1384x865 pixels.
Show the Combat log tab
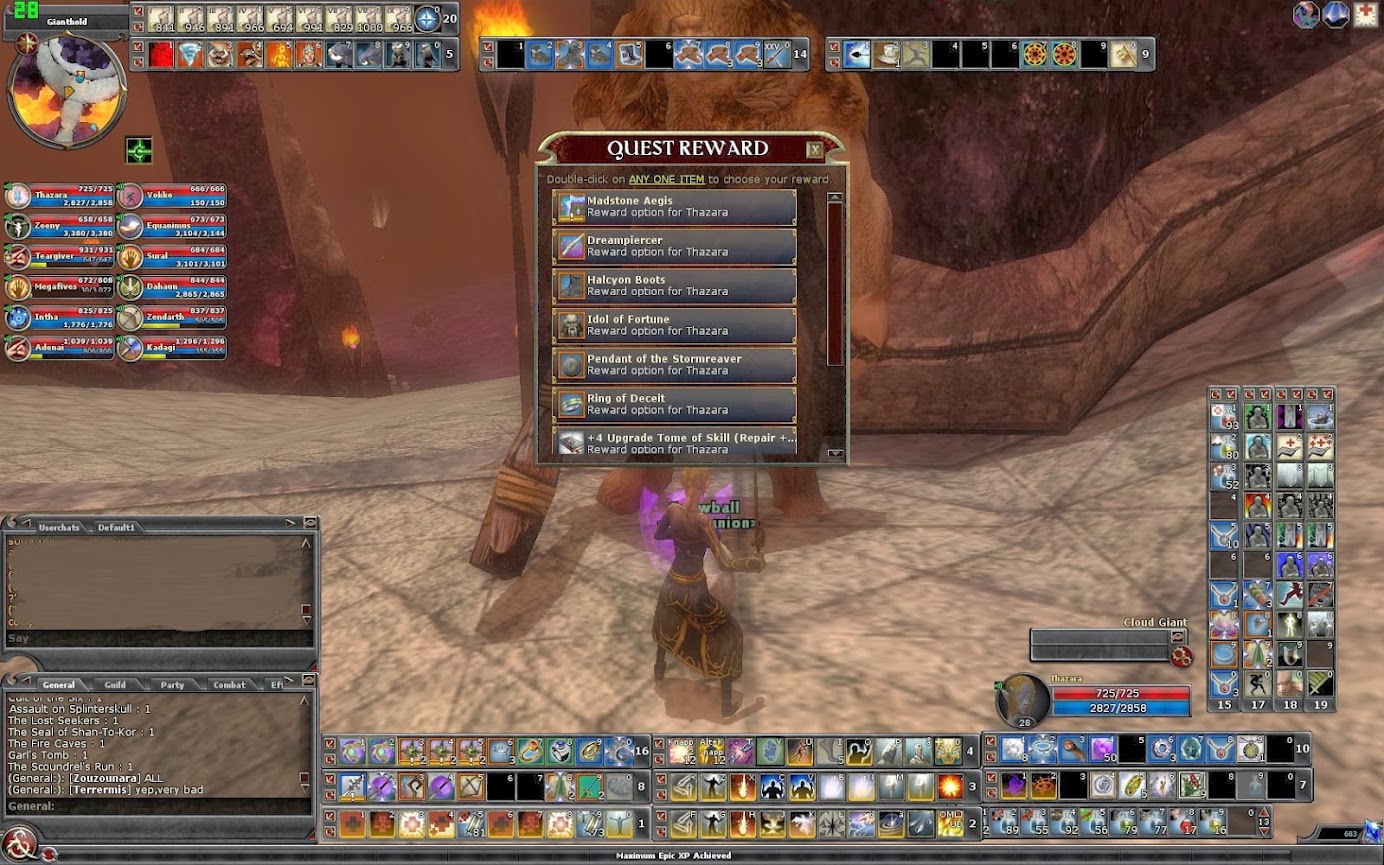229,685
